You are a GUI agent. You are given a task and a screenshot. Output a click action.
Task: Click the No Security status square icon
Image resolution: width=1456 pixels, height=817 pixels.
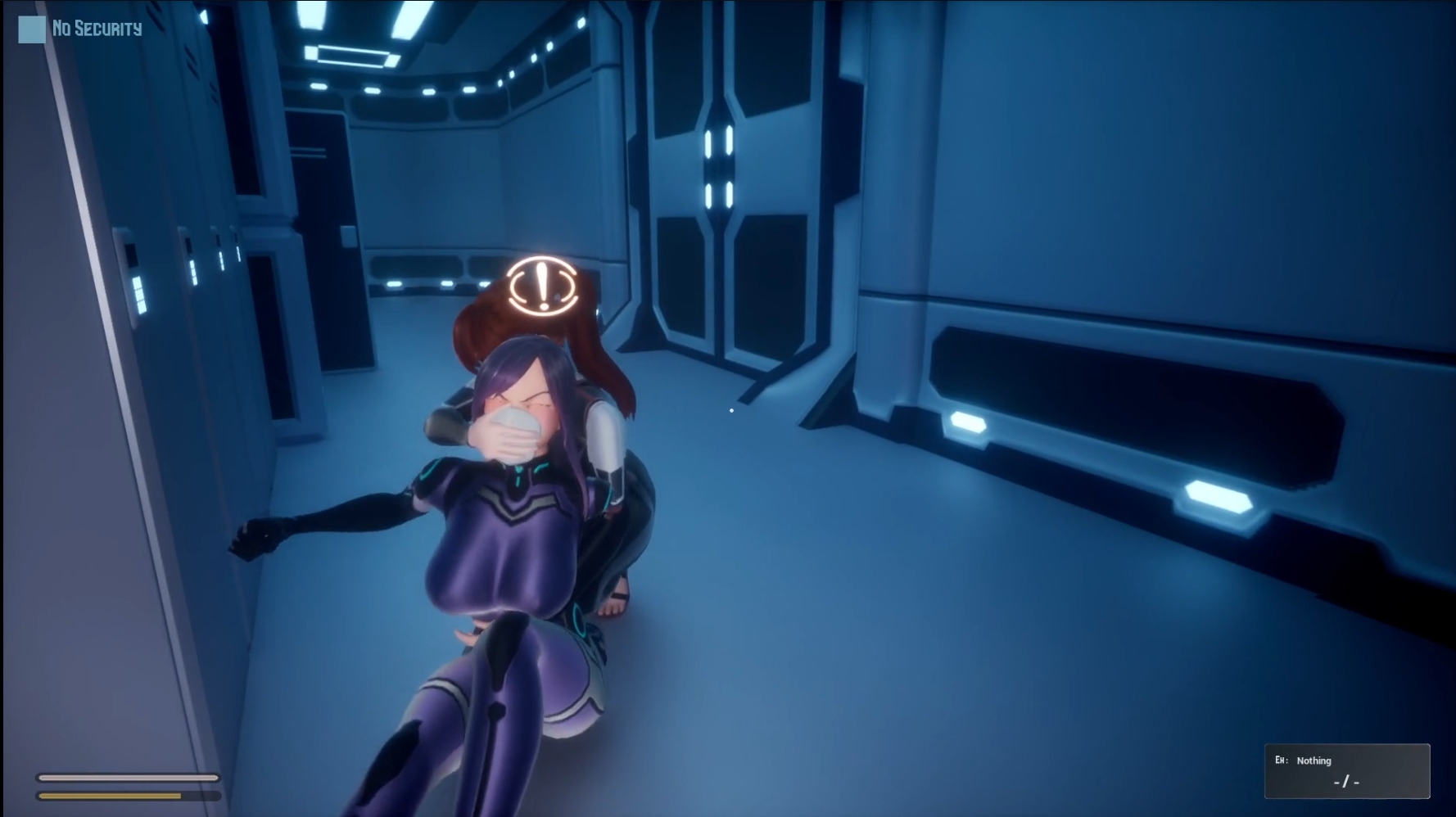tap(32, 29)
